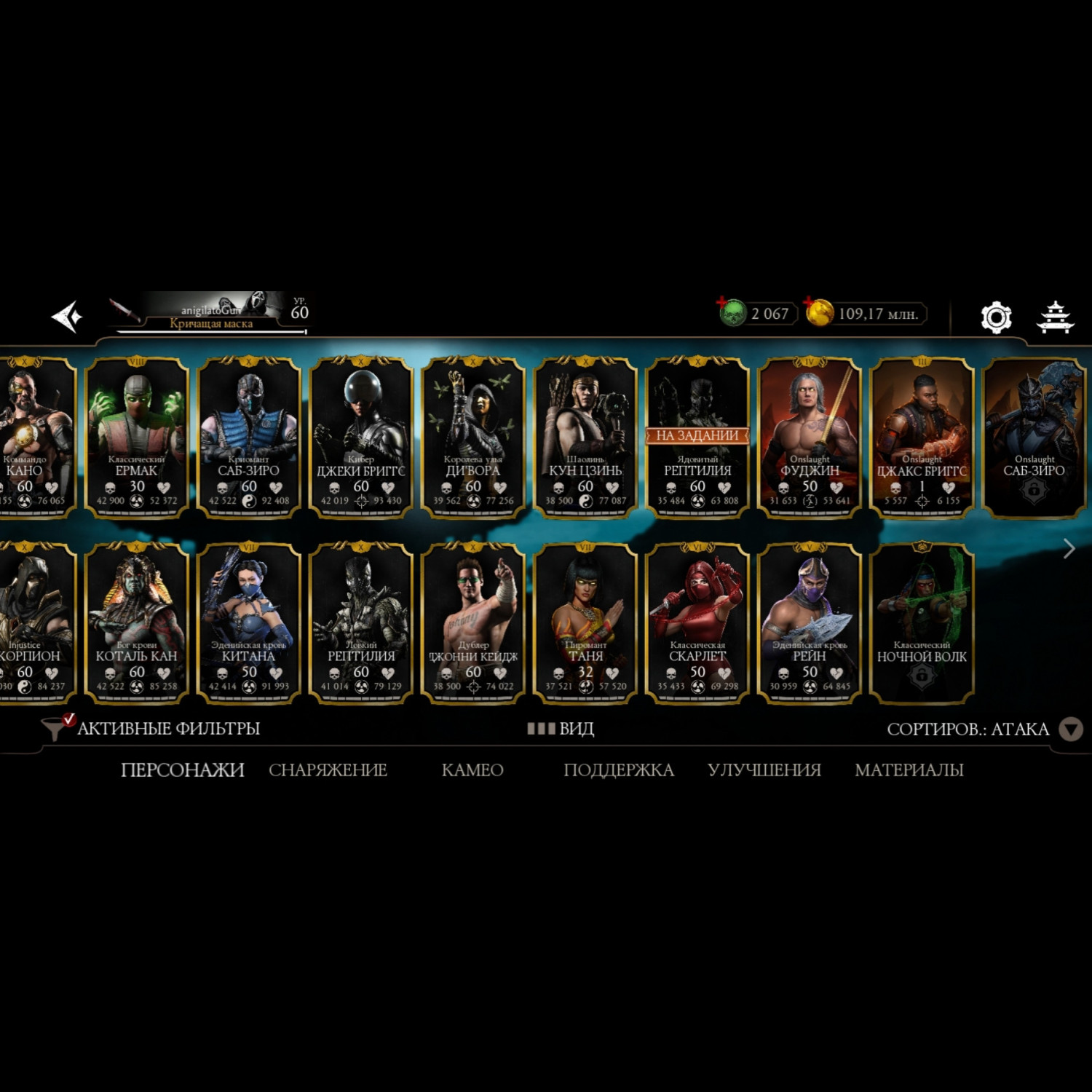Select the Classic Skarlet card

click(697, 622)
